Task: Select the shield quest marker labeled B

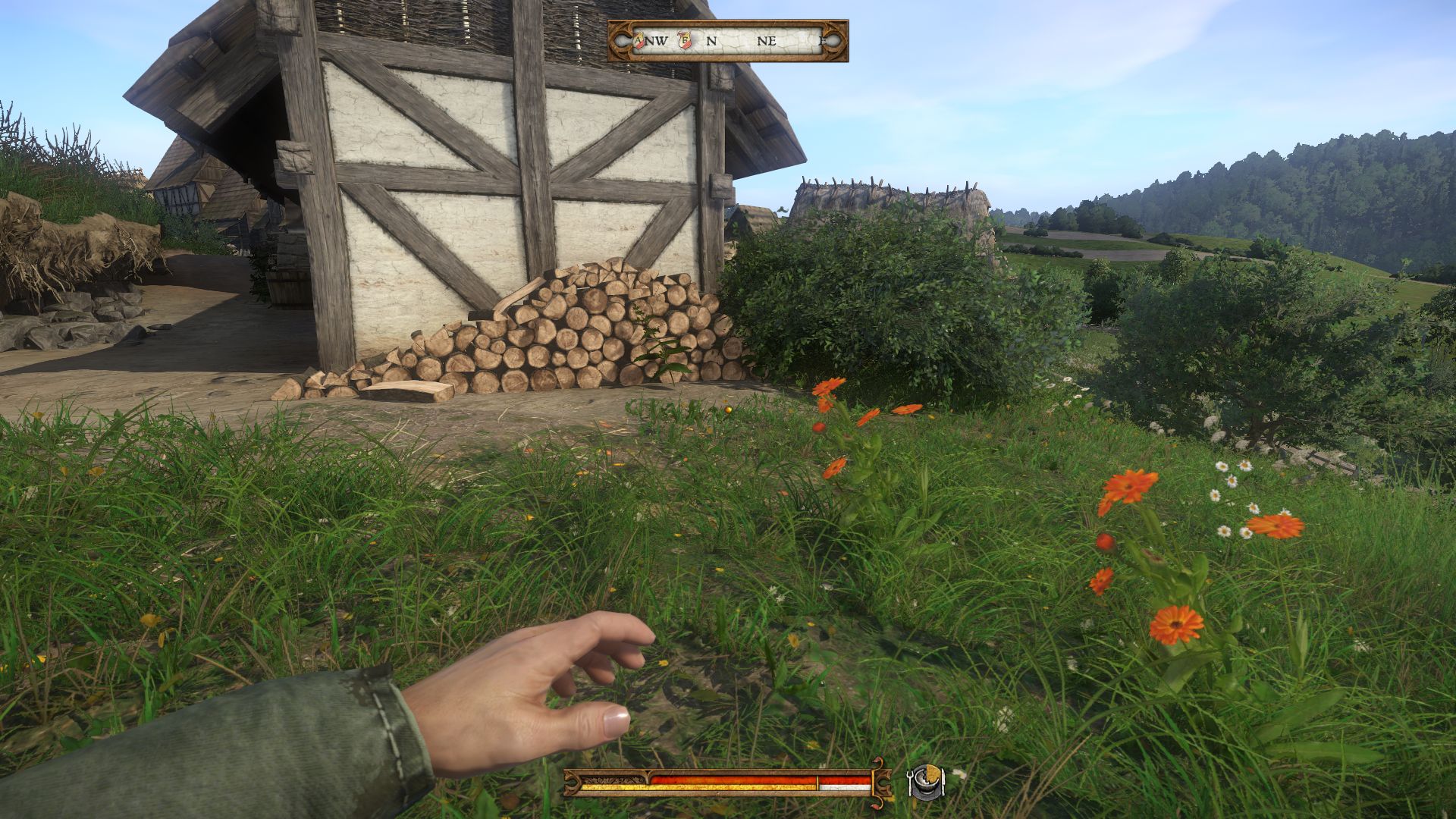Action: (x=684, y=40)
